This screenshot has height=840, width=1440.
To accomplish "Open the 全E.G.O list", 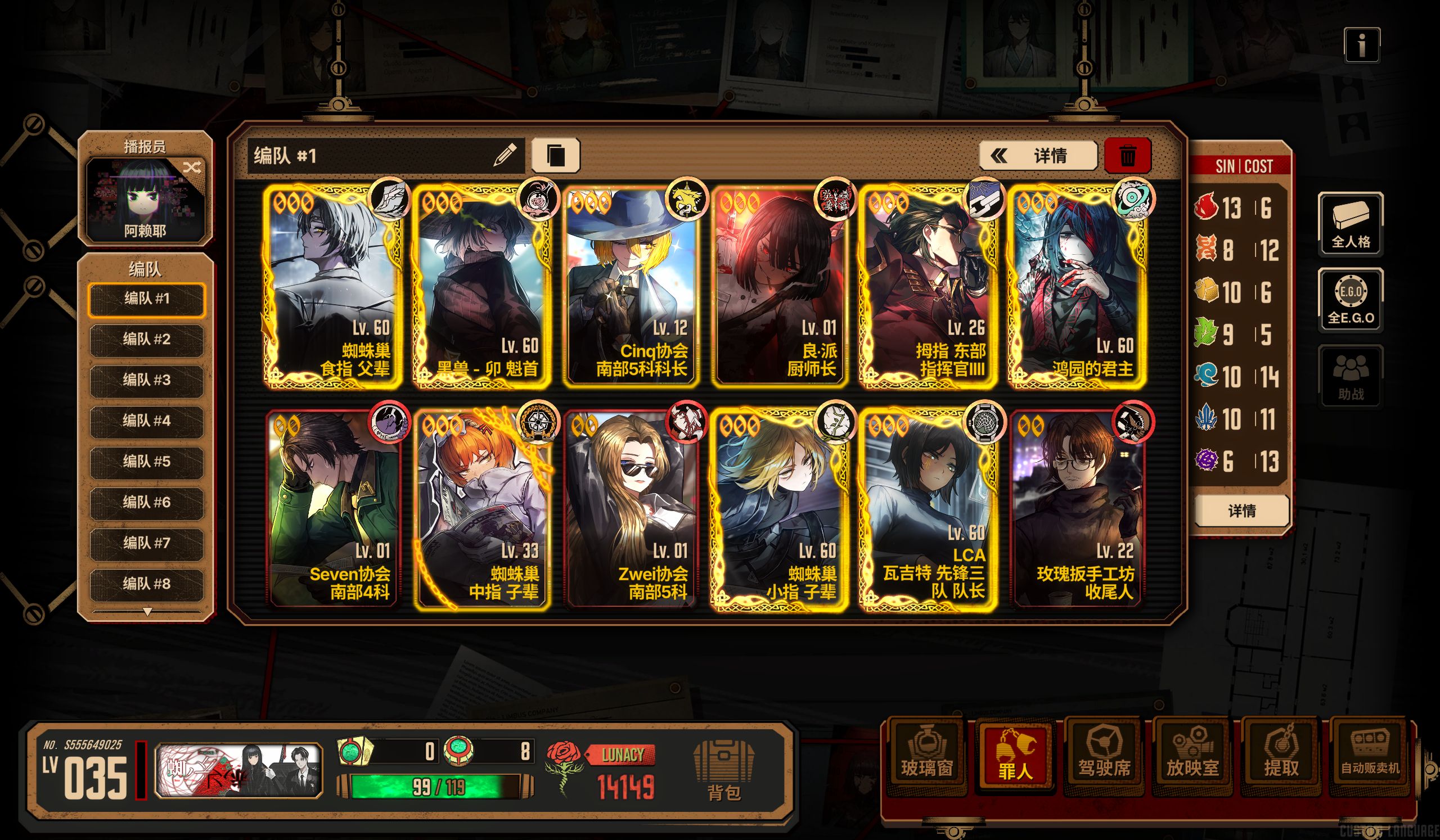I will tap(1351, 300).
